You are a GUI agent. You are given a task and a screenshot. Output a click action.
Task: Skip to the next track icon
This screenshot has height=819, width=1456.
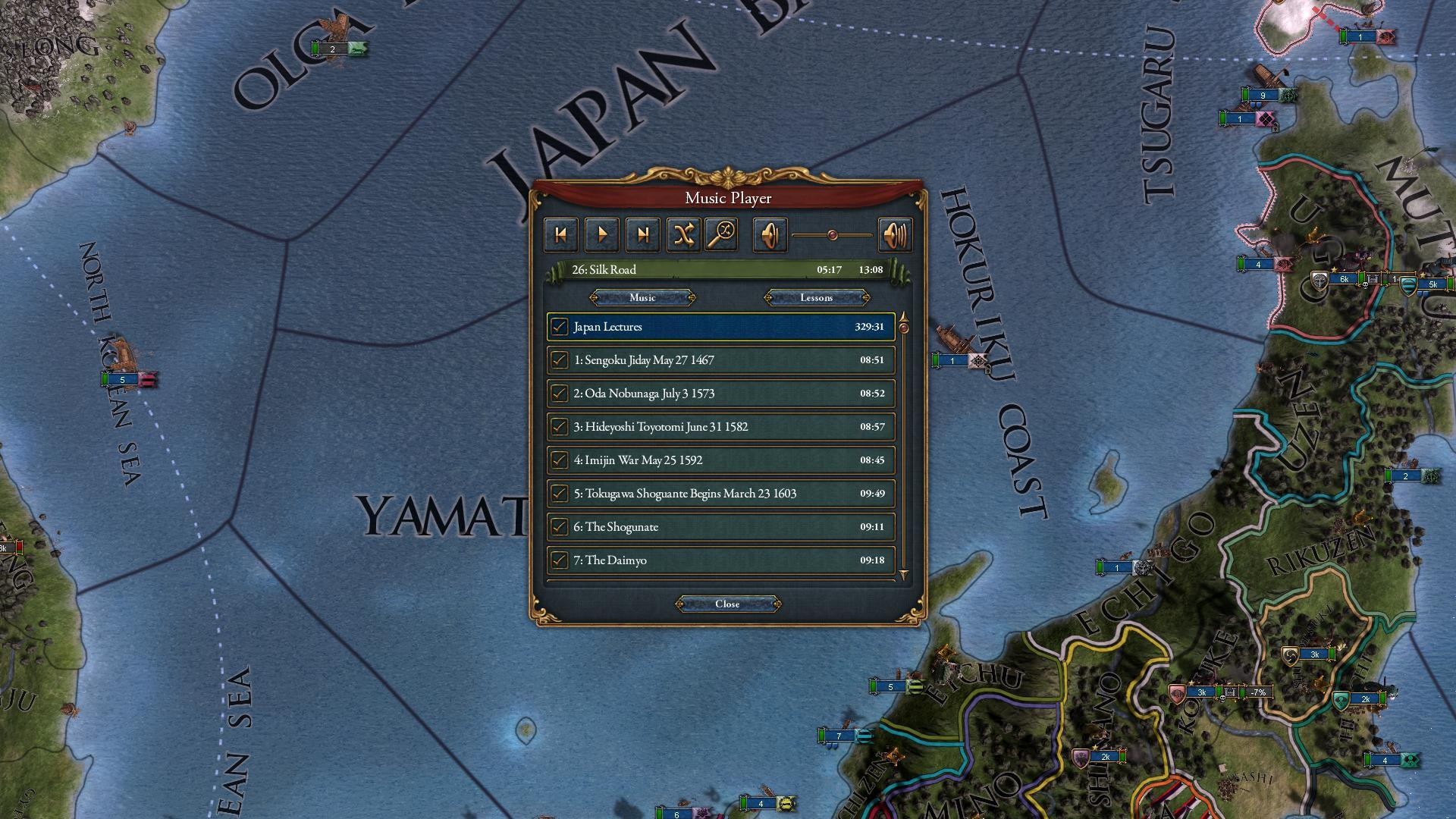[x=643, y=234]
